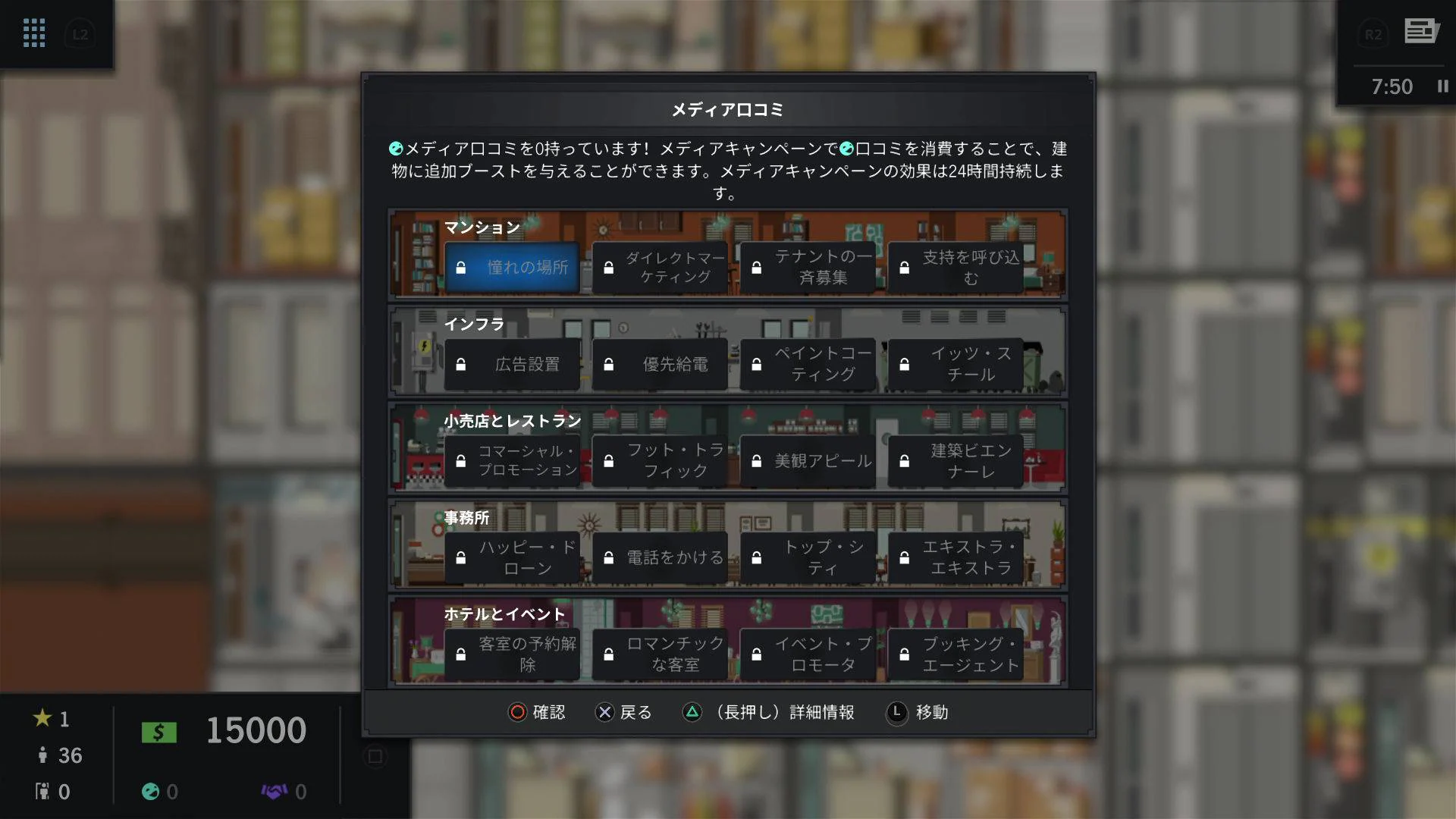Click the pause icon next to the clock
The image size is (1456, 819).
[1442, 86]
